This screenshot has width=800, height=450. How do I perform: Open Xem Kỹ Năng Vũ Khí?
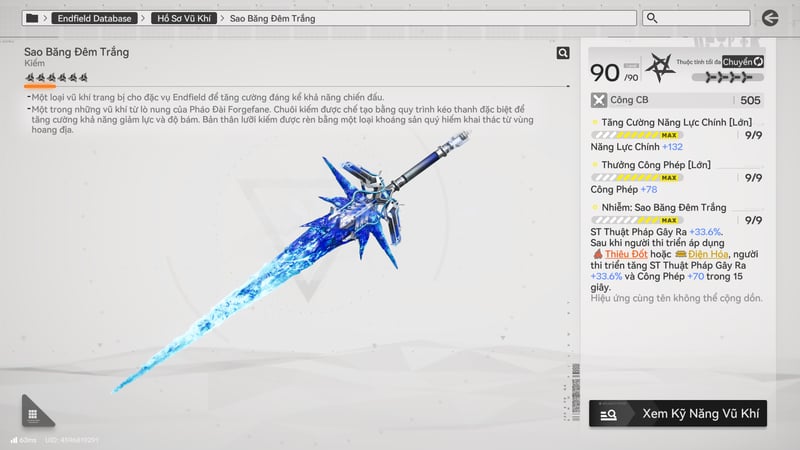pyautogui.click(x=678, y=413)
